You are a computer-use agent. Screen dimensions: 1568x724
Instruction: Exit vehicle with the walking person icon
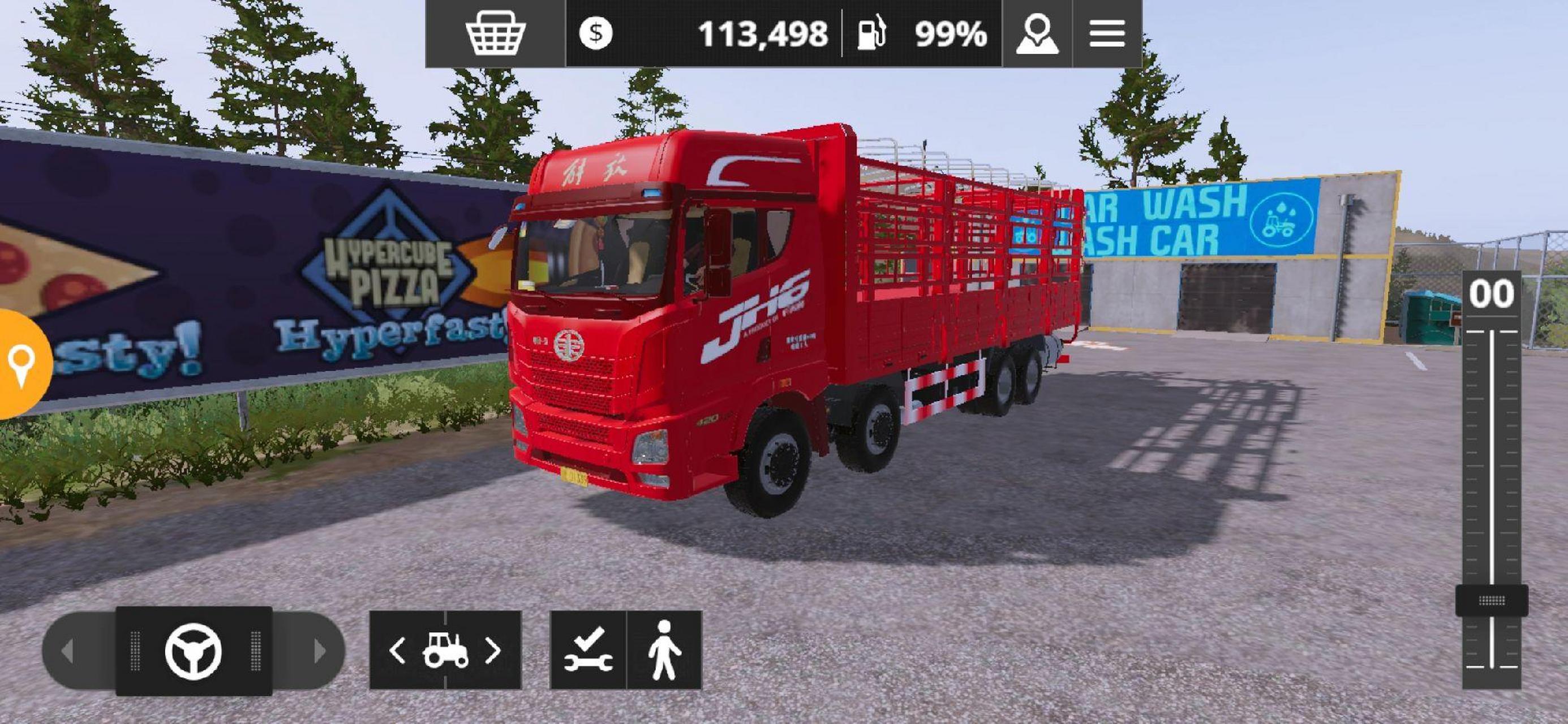pyautogui.click(x=664, y=650)
